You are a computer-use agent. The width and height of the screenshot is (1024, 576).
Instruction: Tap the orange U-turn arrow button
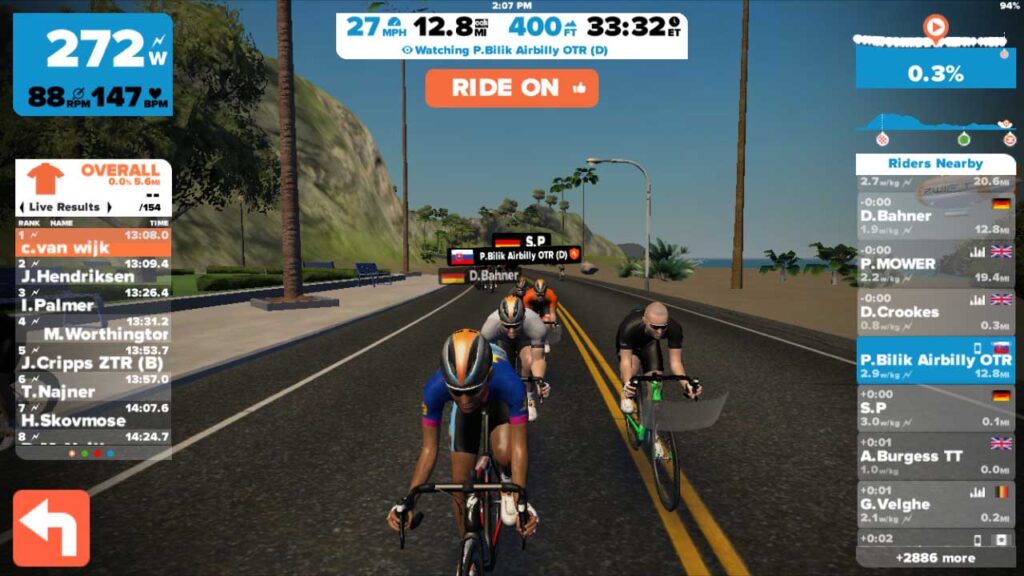[x=51, y=528]
